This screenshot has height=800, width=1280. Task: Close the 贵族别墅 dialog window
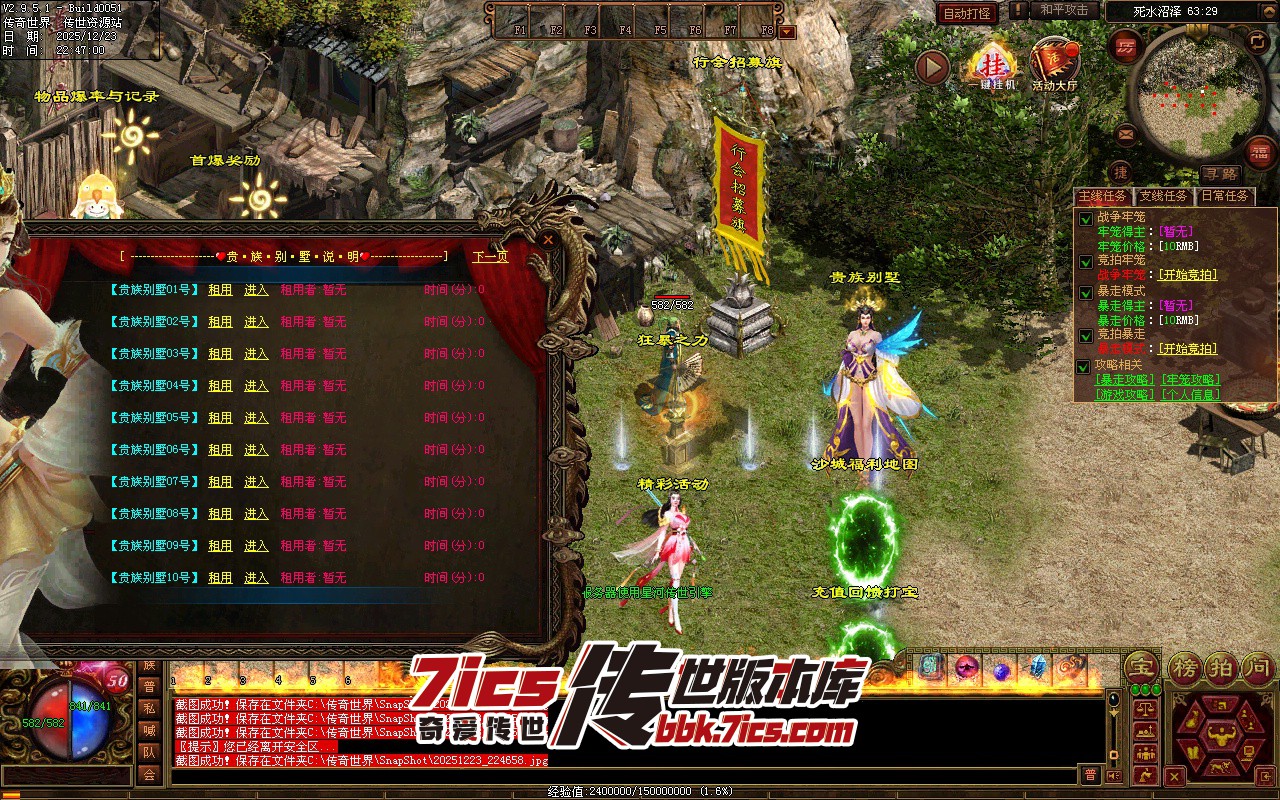pyautogui.click(x=547, y=240)
